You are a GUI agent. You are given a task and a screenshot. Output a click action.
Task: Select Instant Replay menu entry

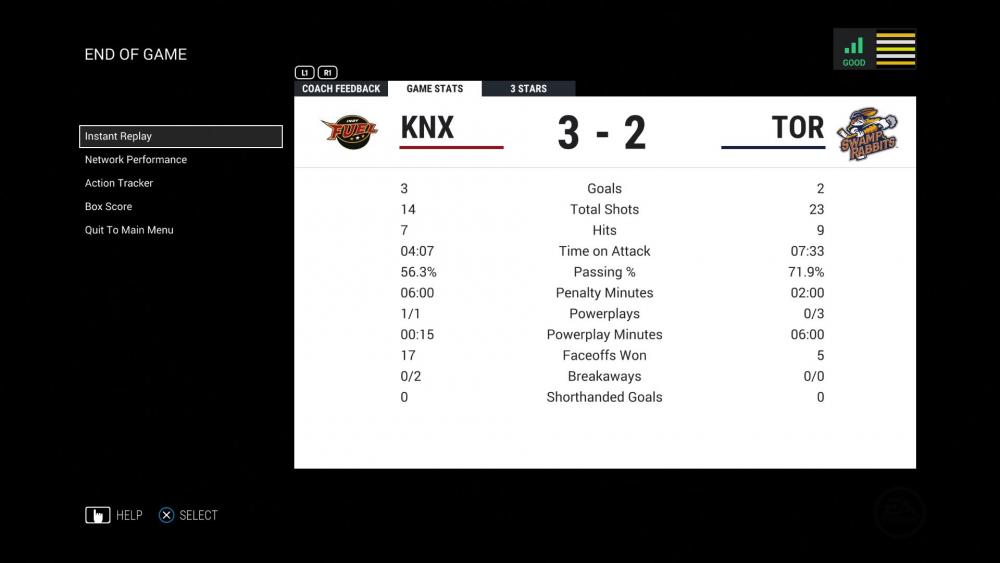tap(180, 137)
